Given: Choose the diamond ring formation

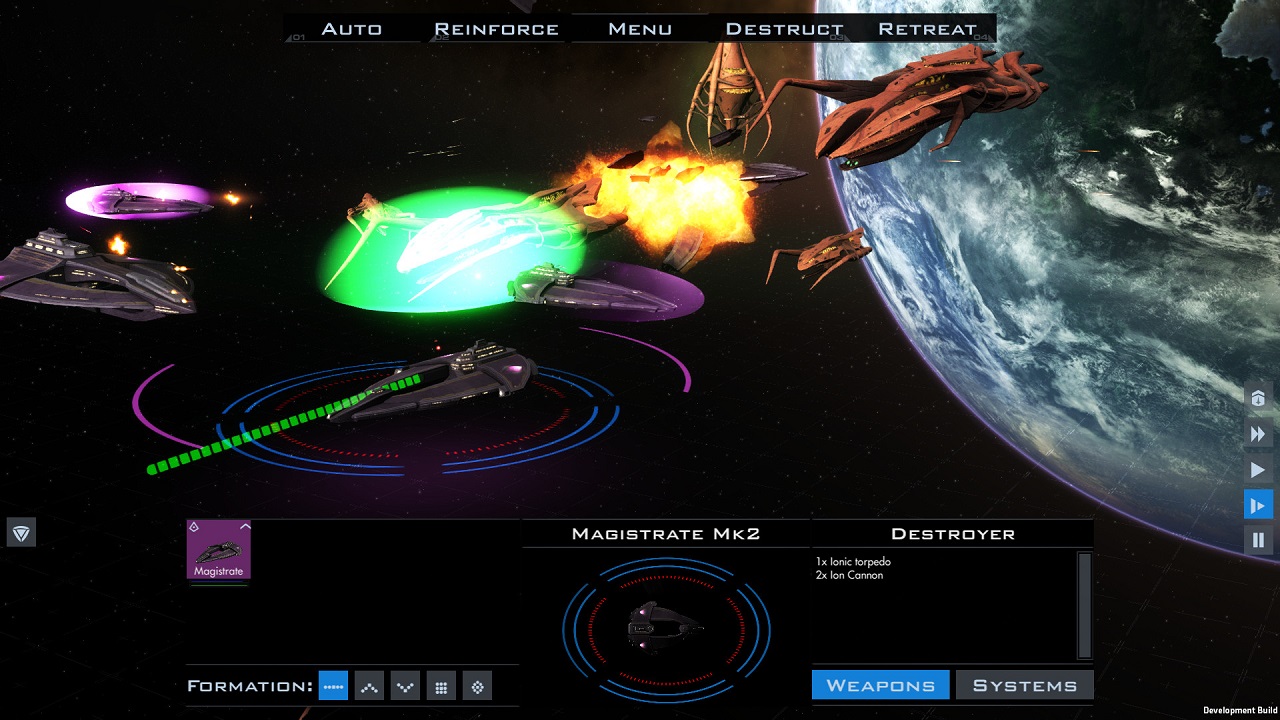Looking at the screenshot, I should (477, 686).
